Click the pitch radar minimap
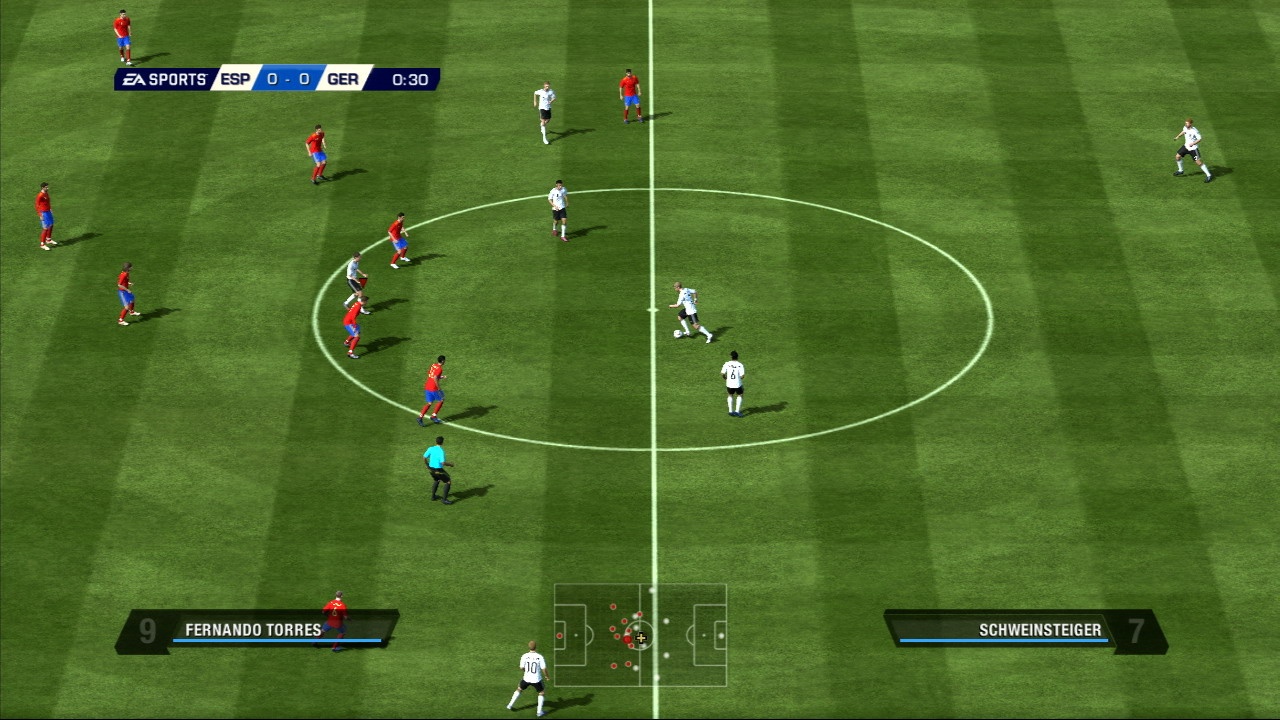The width and height of the screenshot is (1280, 720). pyautogui.click(x=640, y=635)
